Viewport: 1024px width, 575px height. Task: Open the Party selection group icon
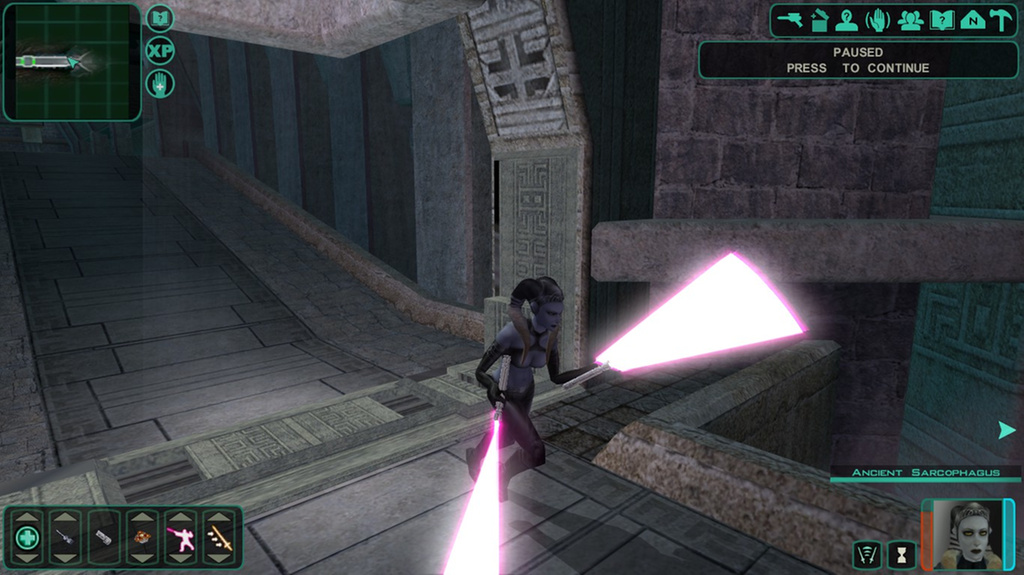pyautogui.click(x=909, y=20)
